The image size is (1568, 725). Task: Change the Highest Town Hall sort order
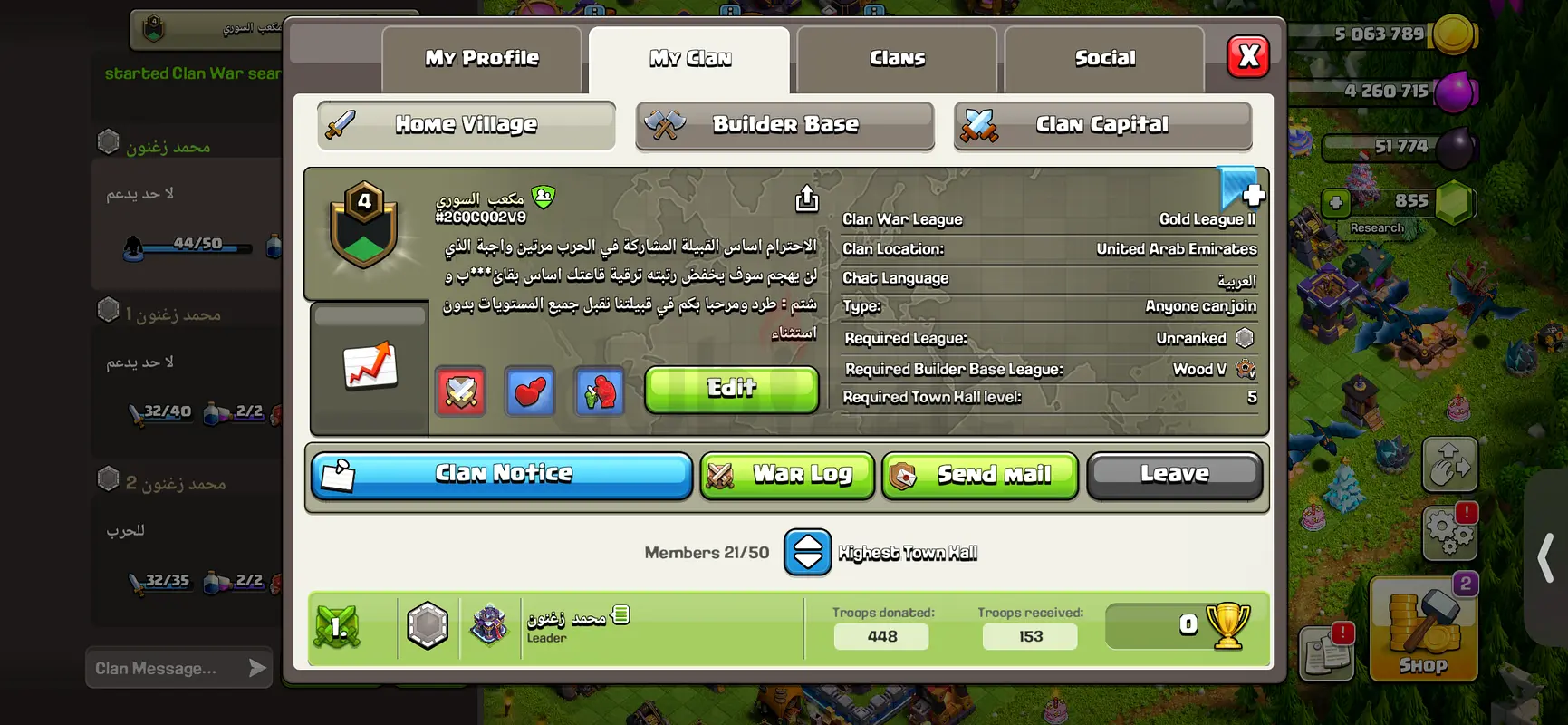(807, 553)
